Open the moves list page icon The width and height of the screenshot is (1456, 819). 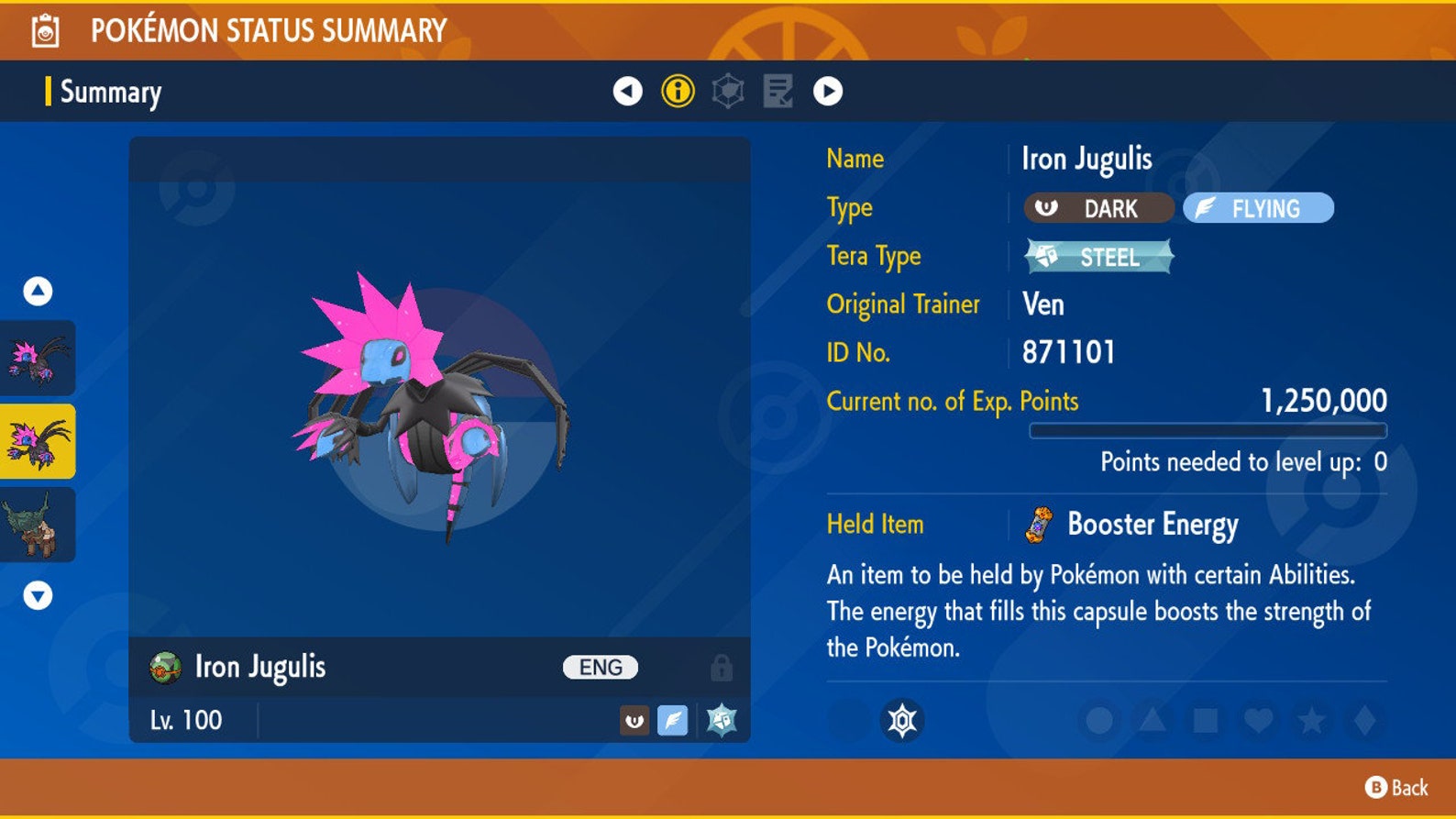coord(778,93)
